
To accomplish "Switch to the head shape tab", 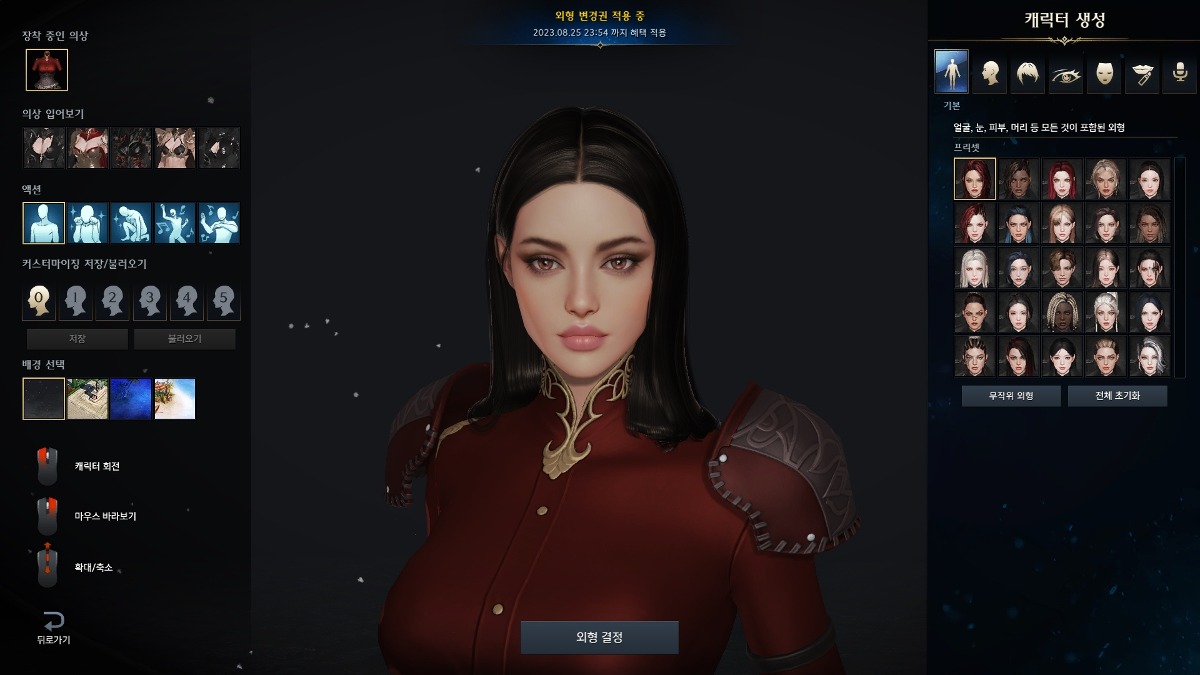I will [x=989, y=73].
